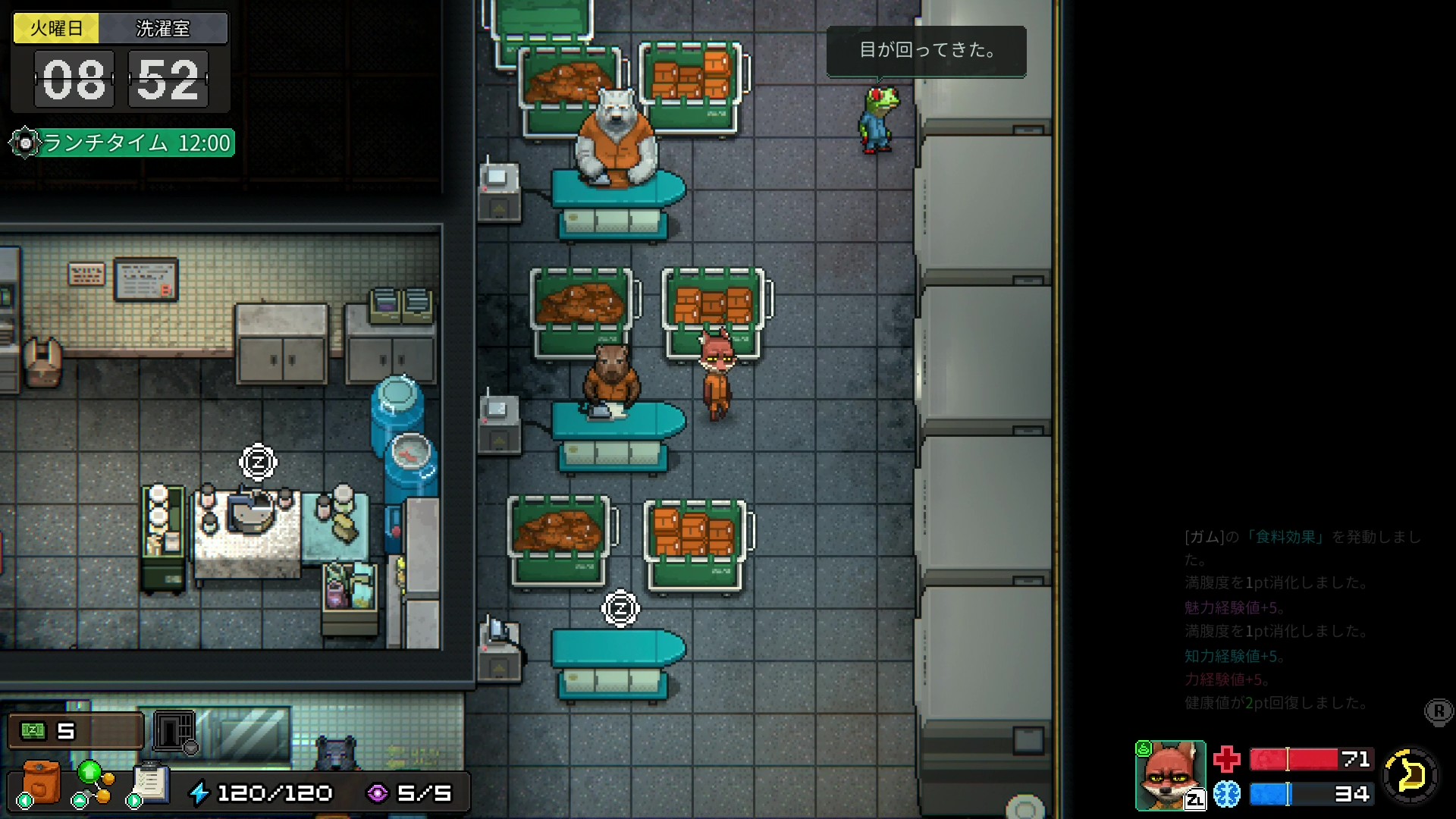Activate the yellow stomach hunger gauge

(1410, 775)
